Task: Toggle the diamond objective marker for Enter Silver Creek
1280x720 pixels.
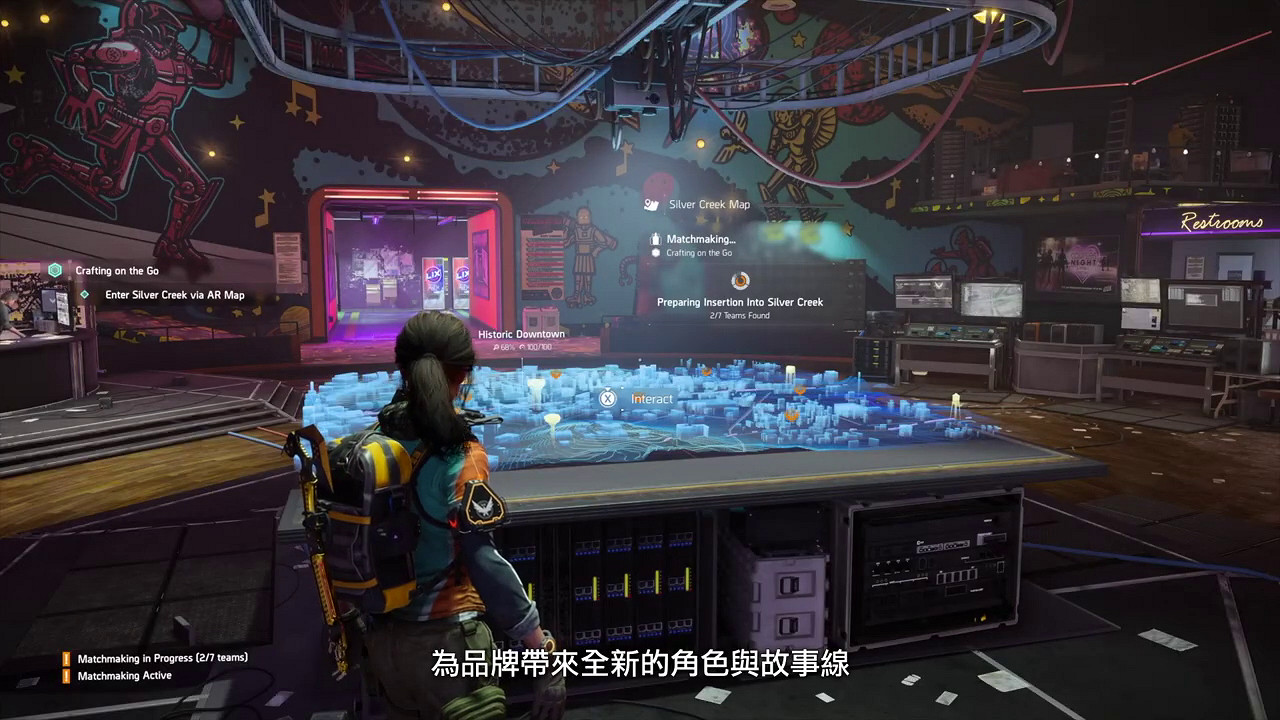Action: [84, 295]
